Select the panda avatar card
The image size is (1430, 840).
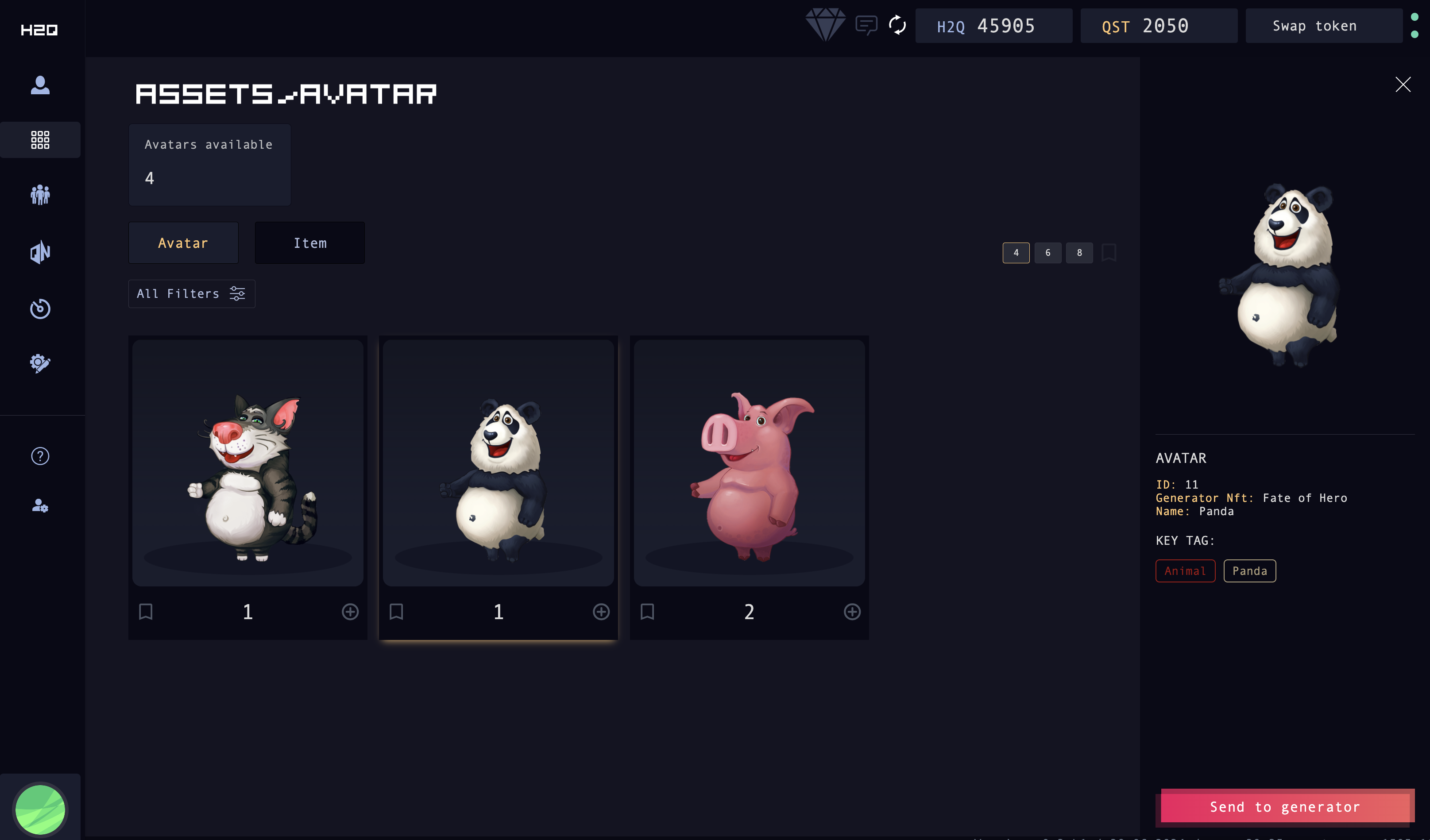[x=498, y=463]
